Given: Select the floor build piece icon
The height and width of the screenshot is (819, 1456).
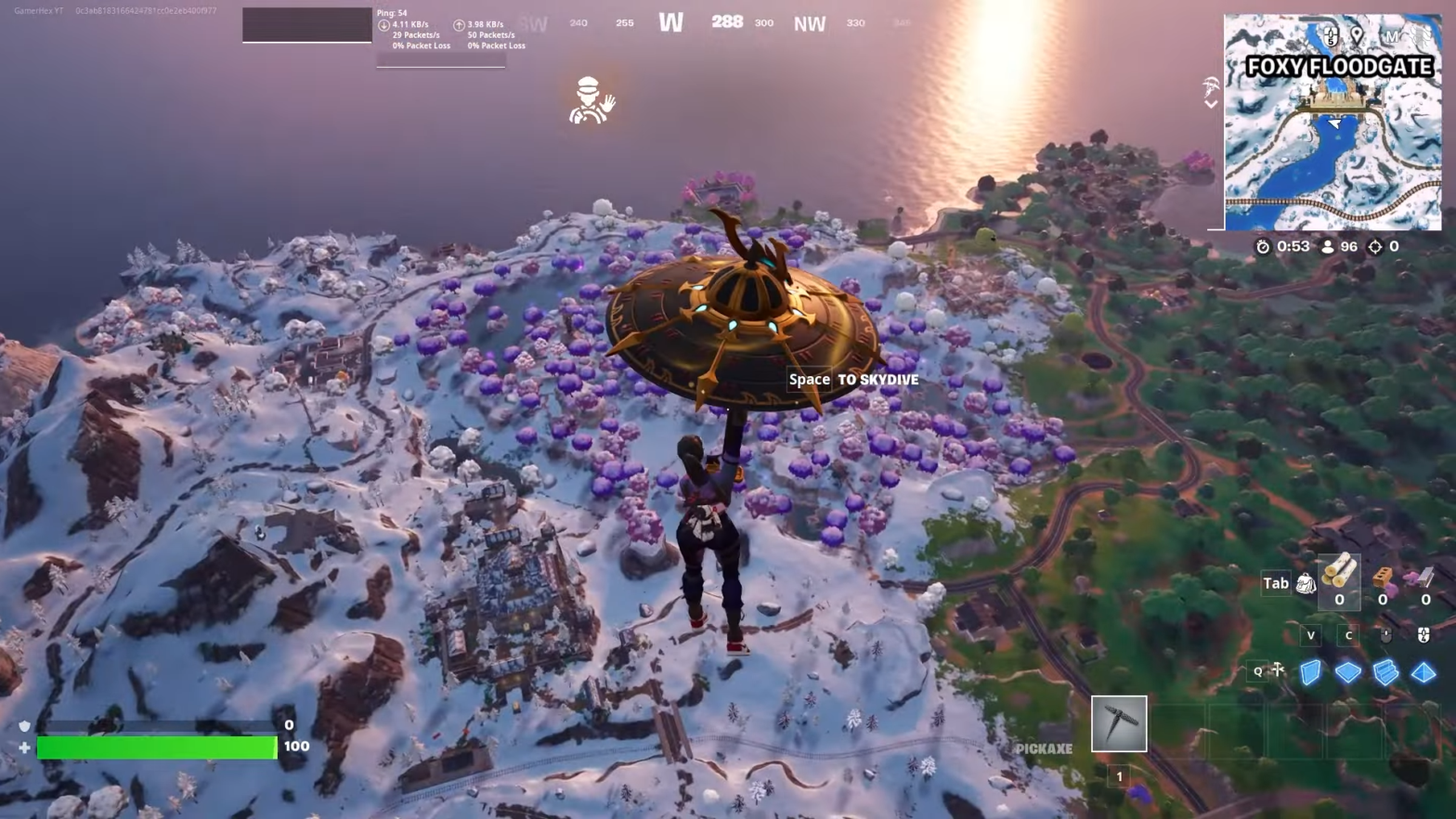Looking at the screenshot, I should pyautogui.click(x=1348, y=673).
